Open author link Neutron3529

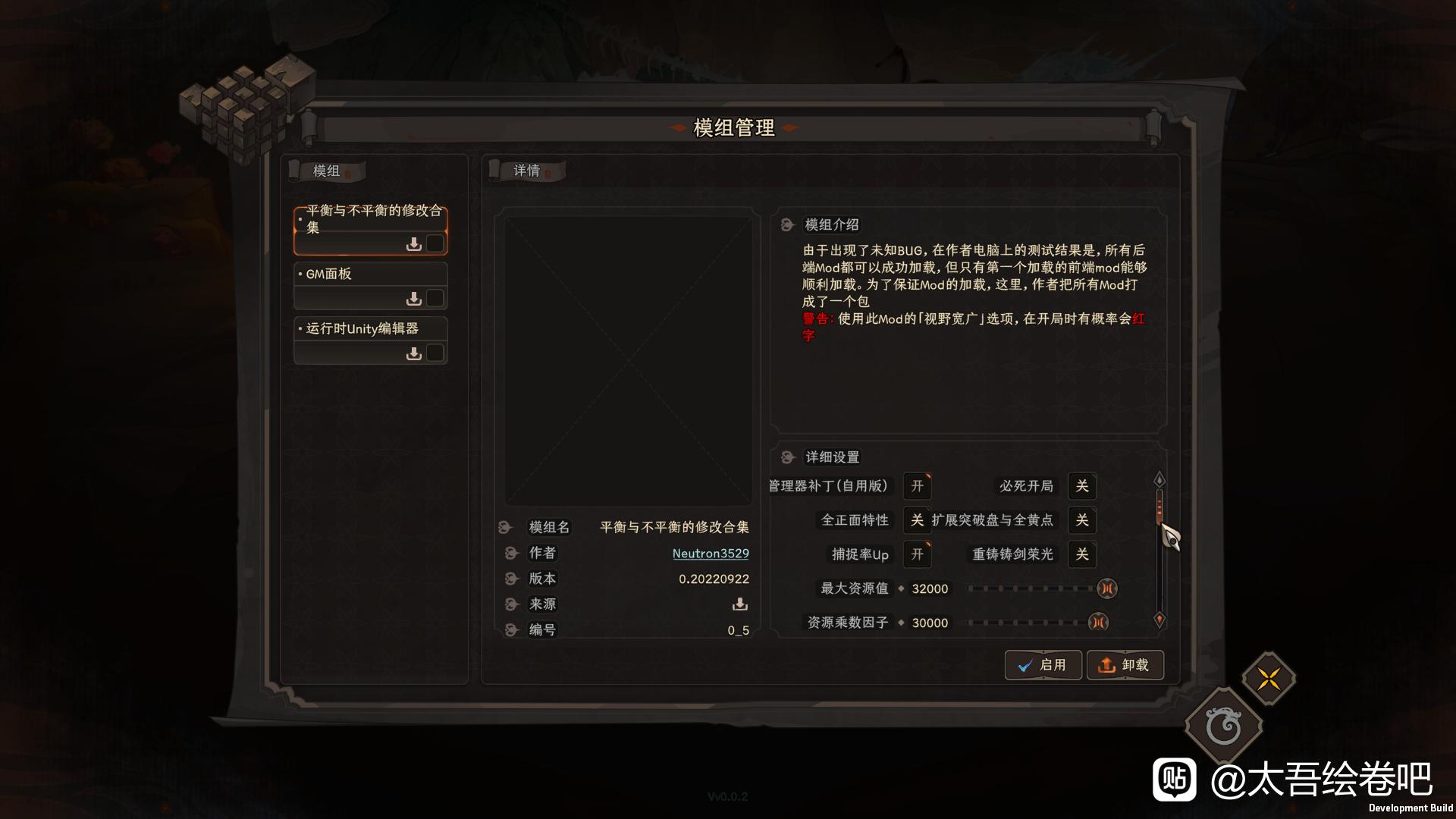click(711, 554)
